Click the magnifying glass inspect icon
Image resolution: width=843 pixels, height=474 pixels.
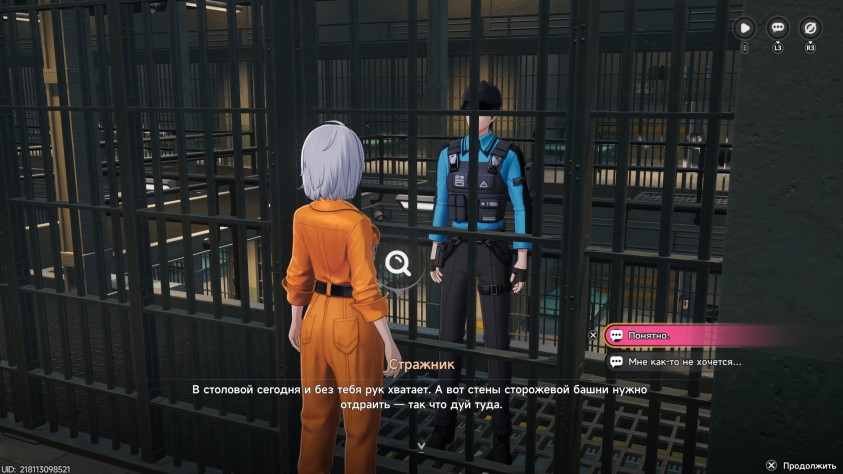(398, 263)
